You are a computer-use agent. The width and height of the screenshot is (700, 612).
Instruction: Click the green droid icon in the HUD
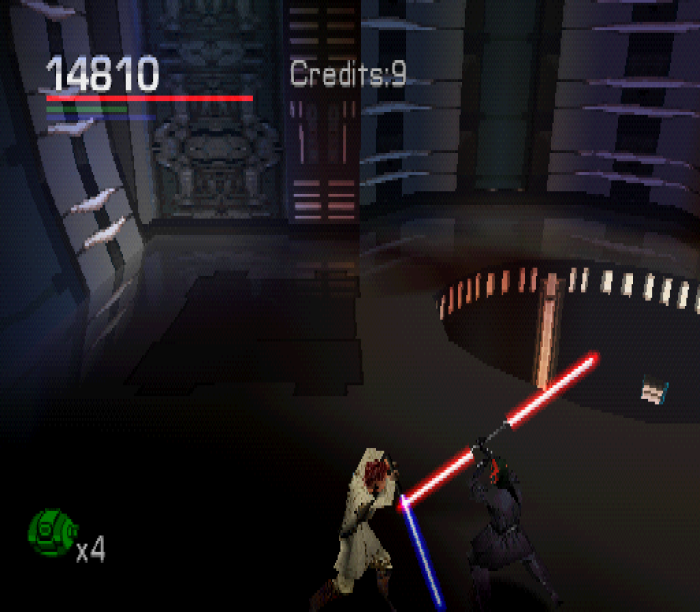click(51, 531)
